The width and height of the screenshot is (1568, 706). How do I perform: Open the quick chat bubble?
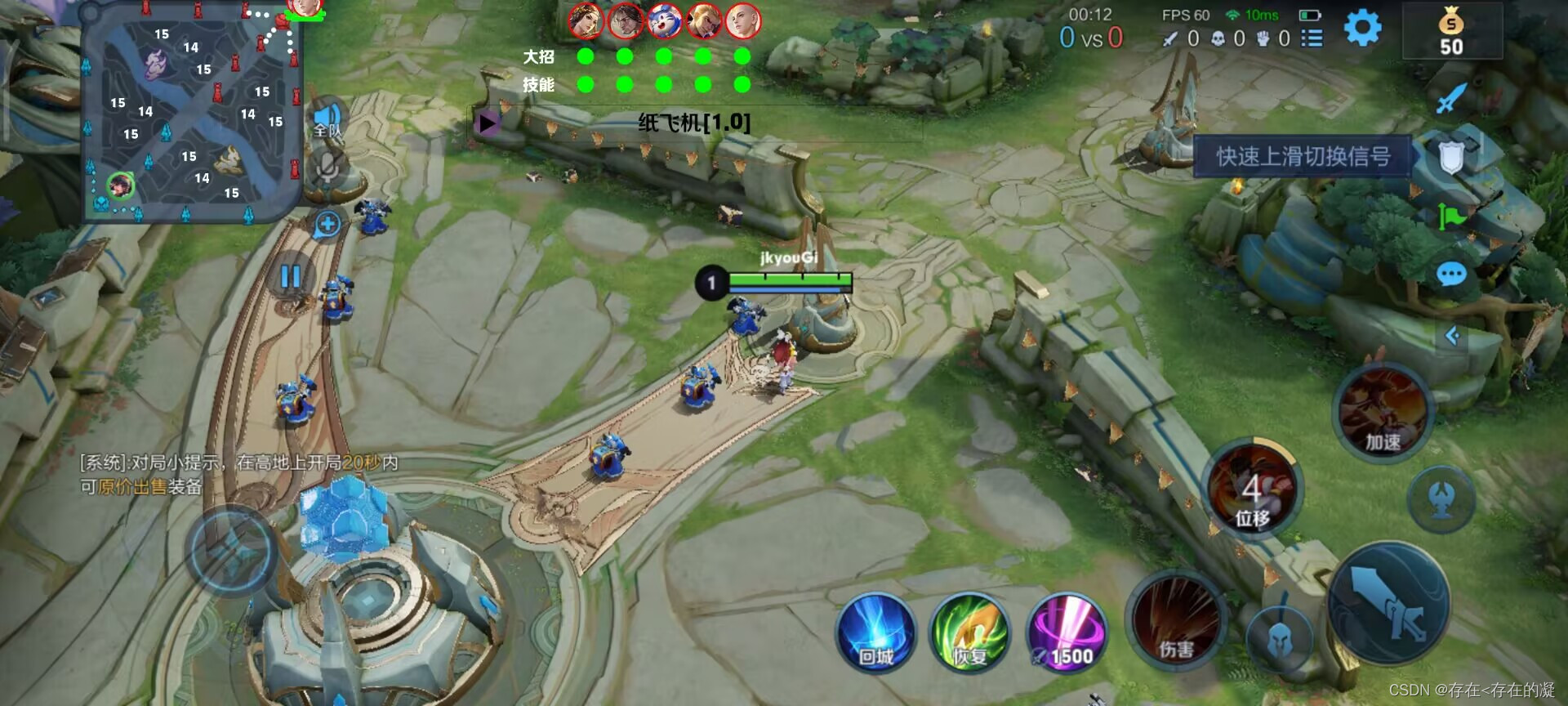point(1451,275)
